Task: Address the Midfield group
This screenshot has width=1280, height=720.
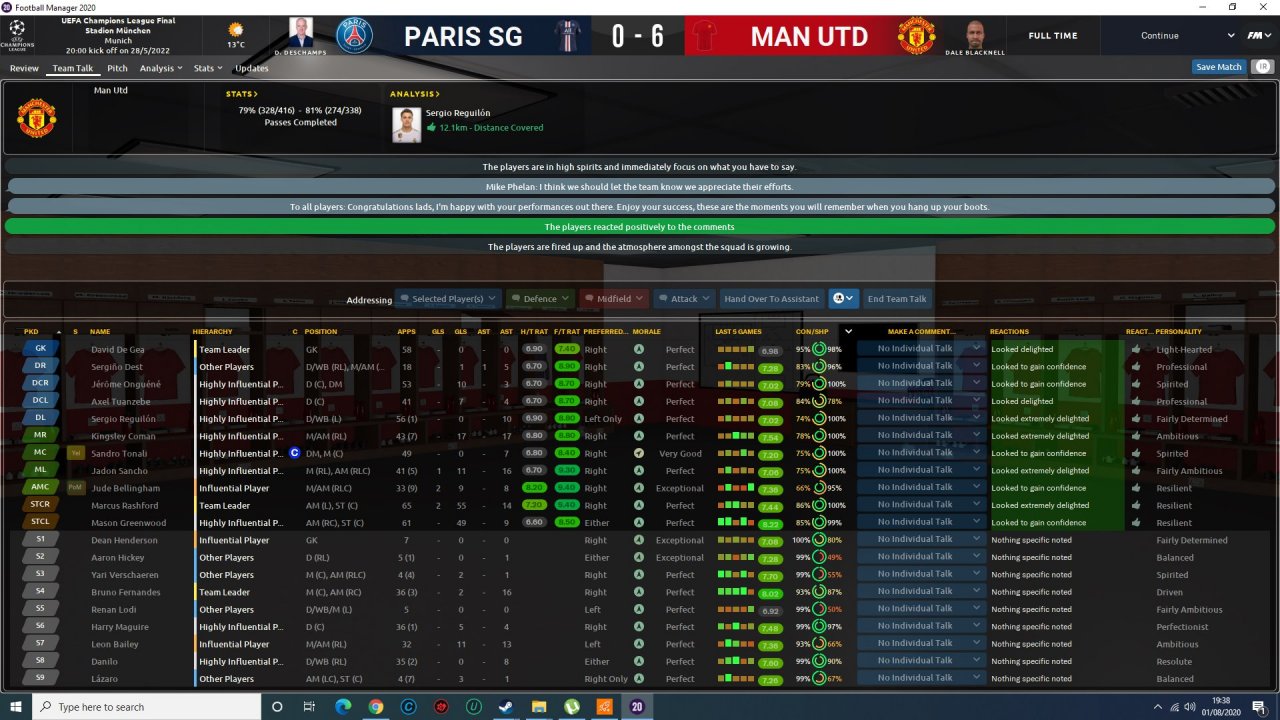Action: 614,299
